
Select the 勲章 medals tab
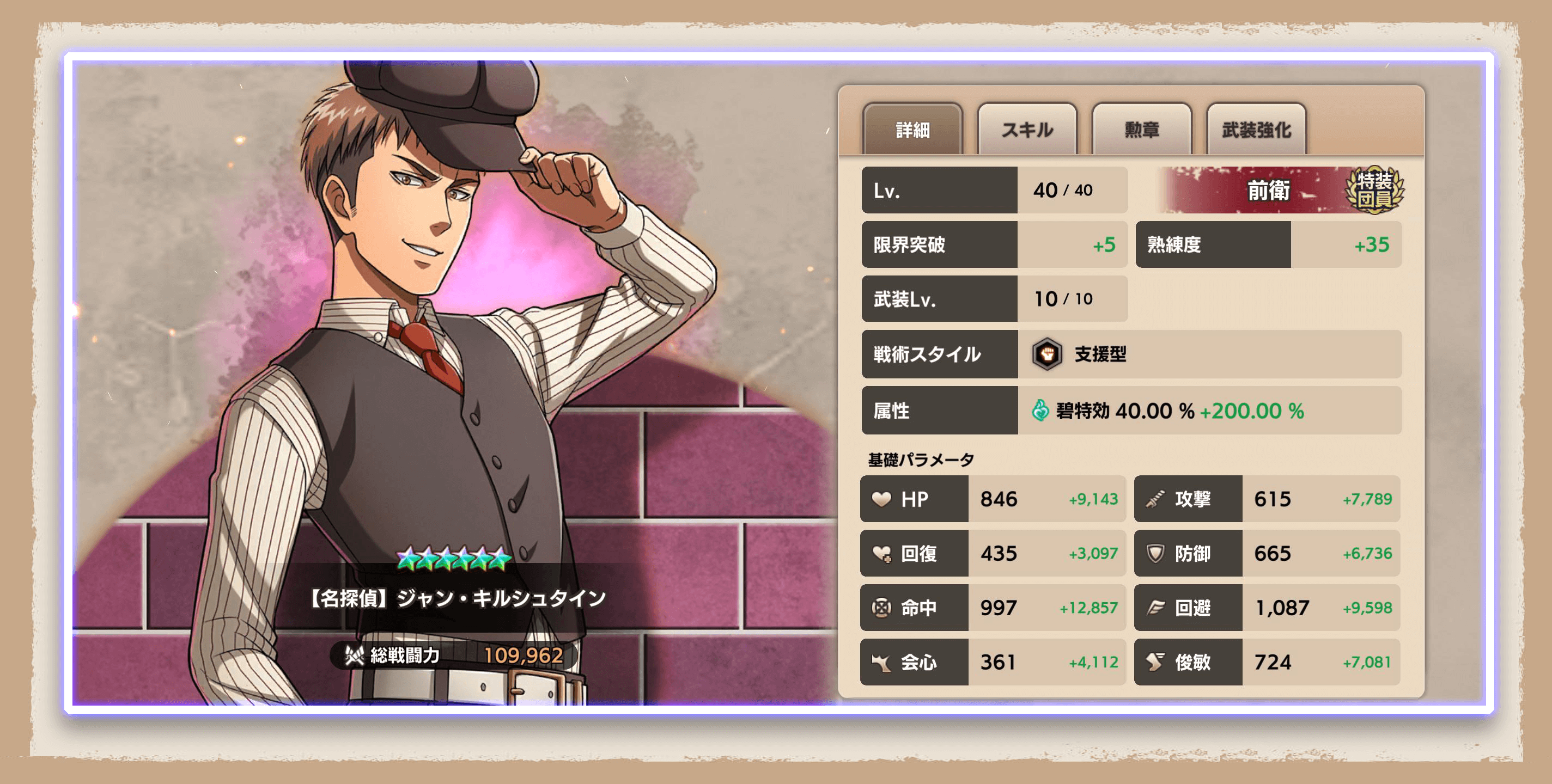click(x=1141, y=130)
